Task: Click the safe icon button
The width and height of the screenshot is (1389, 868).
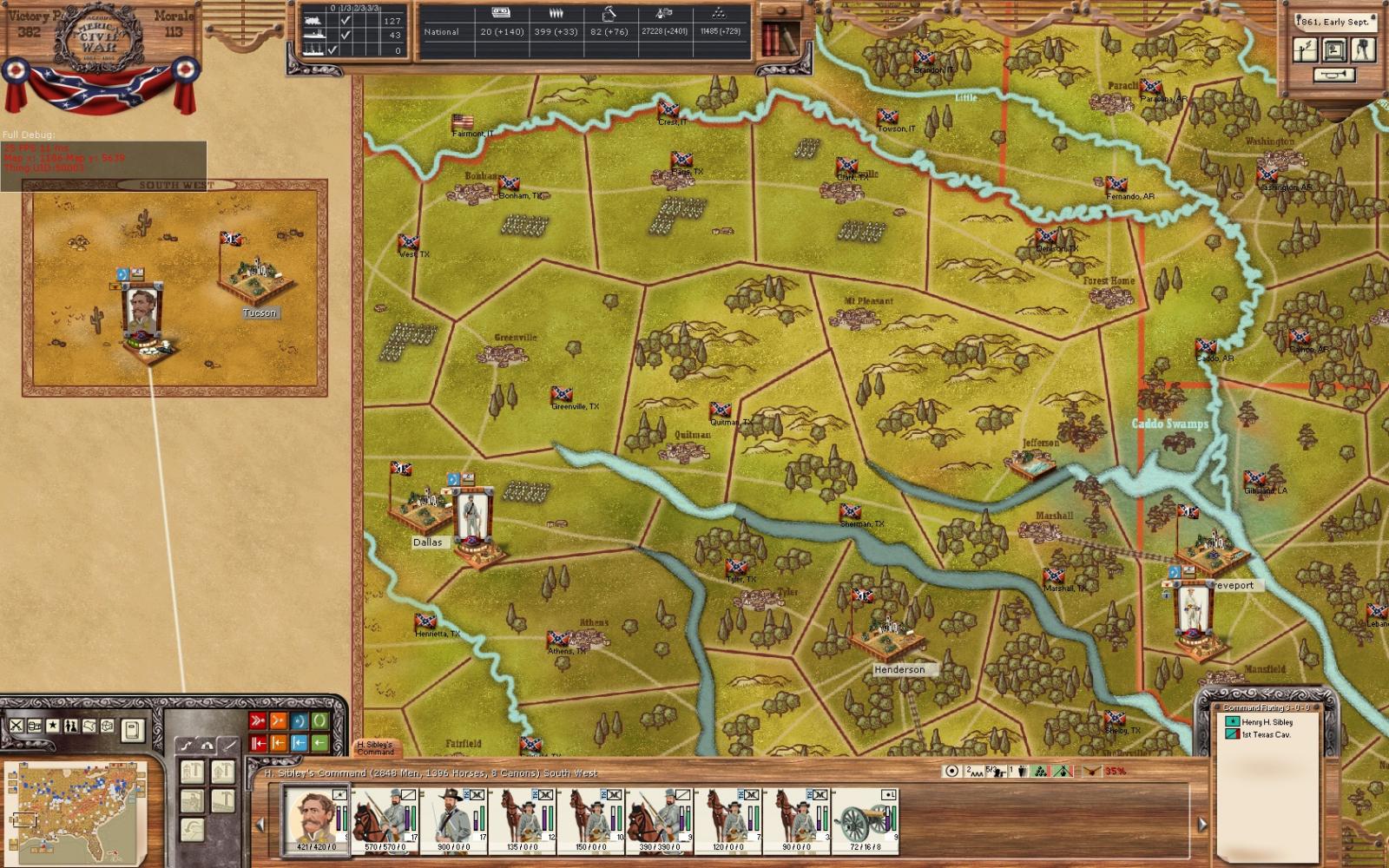Action: tap(1334, 49)
